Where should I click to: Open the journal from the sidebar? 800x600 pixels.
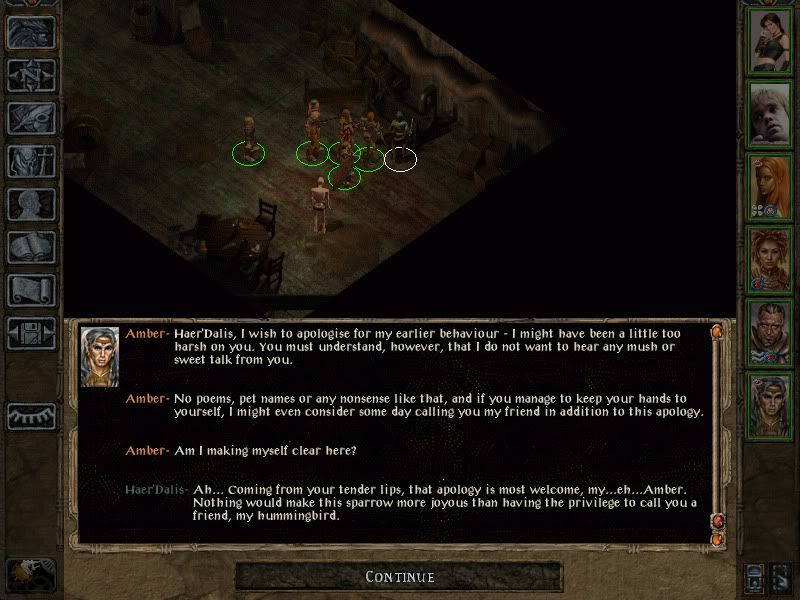click(x=31, y=118)
